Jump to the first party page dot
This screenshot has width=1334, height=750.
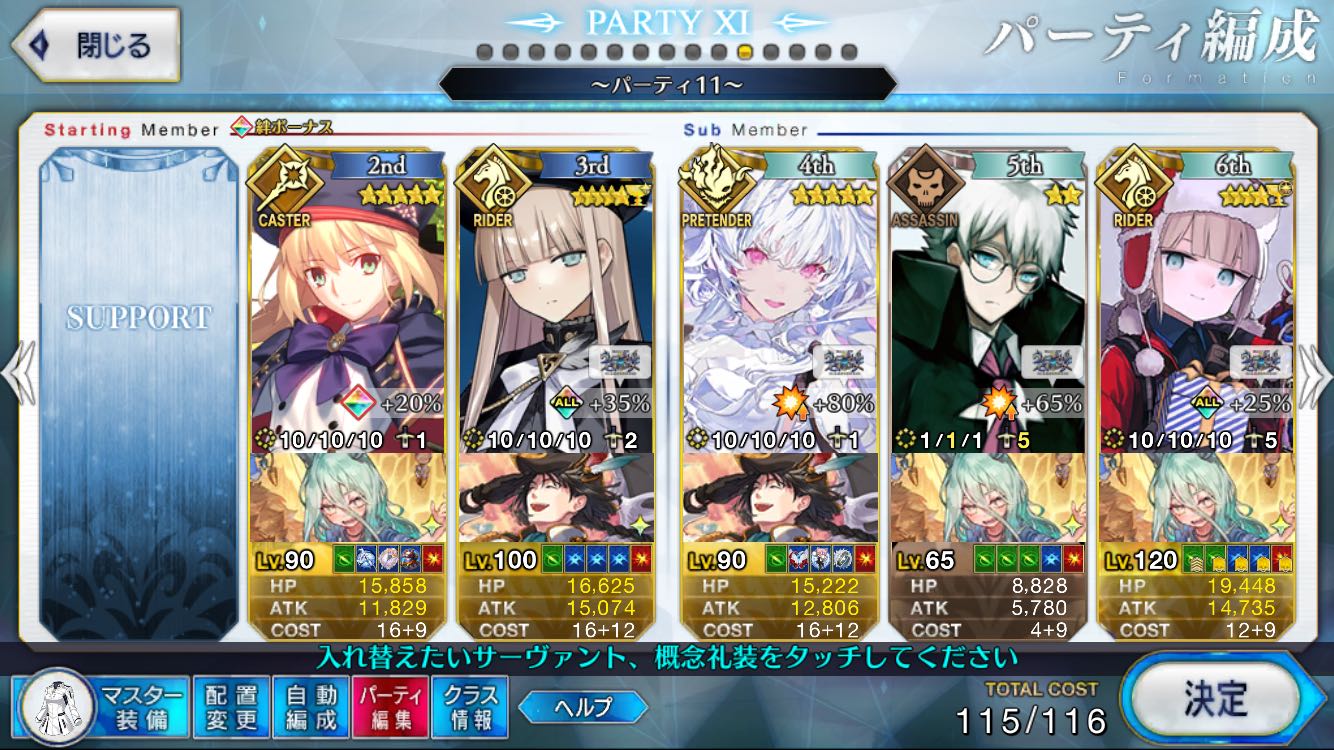(484, 52)
